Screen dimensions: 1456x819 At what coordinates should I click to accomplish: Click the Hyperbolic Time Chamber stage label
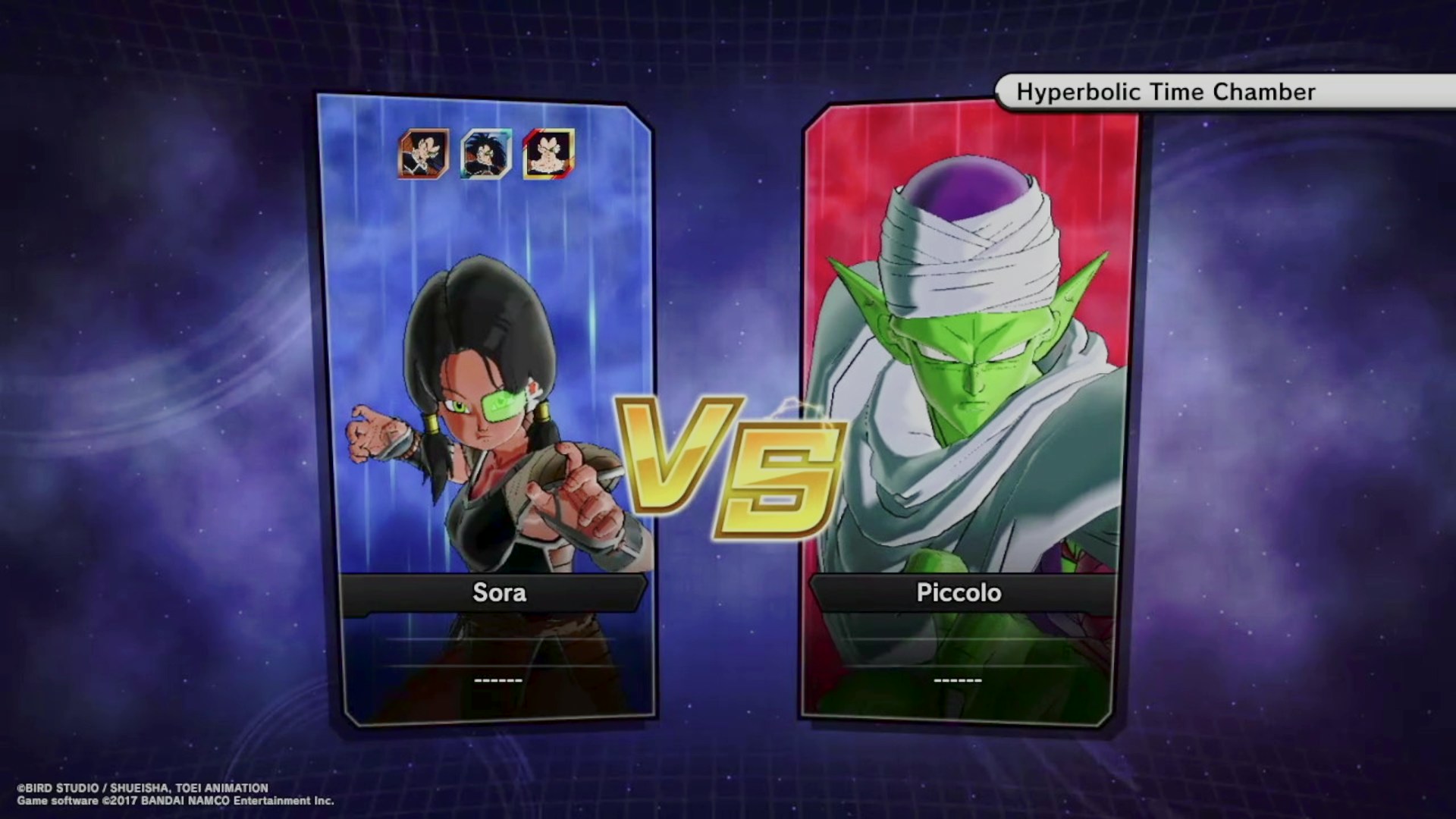pos(1165,93)
